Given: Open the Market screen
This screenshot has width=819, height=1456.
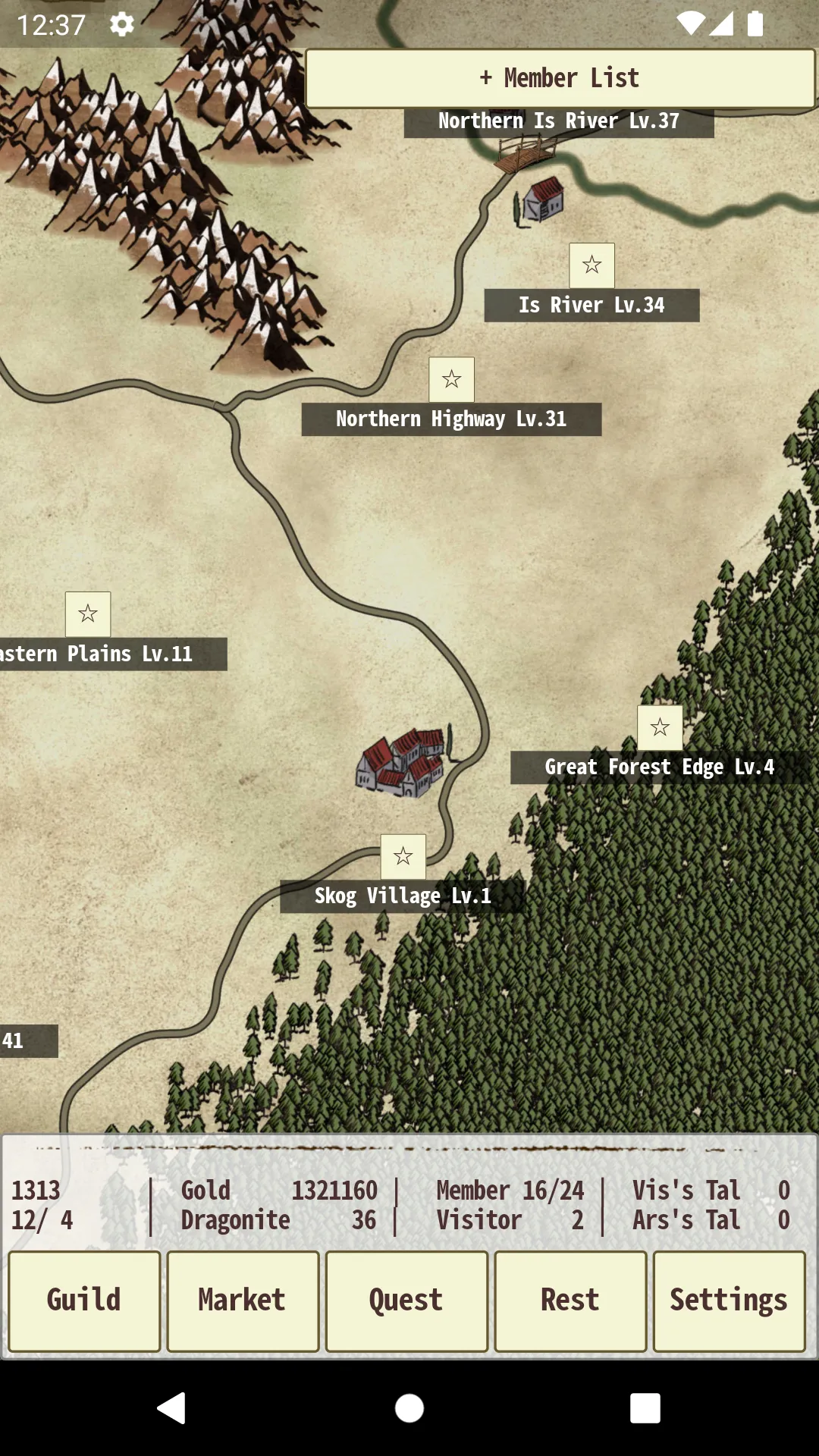Looking at the screenshot, I should (x=243, y=1301).
